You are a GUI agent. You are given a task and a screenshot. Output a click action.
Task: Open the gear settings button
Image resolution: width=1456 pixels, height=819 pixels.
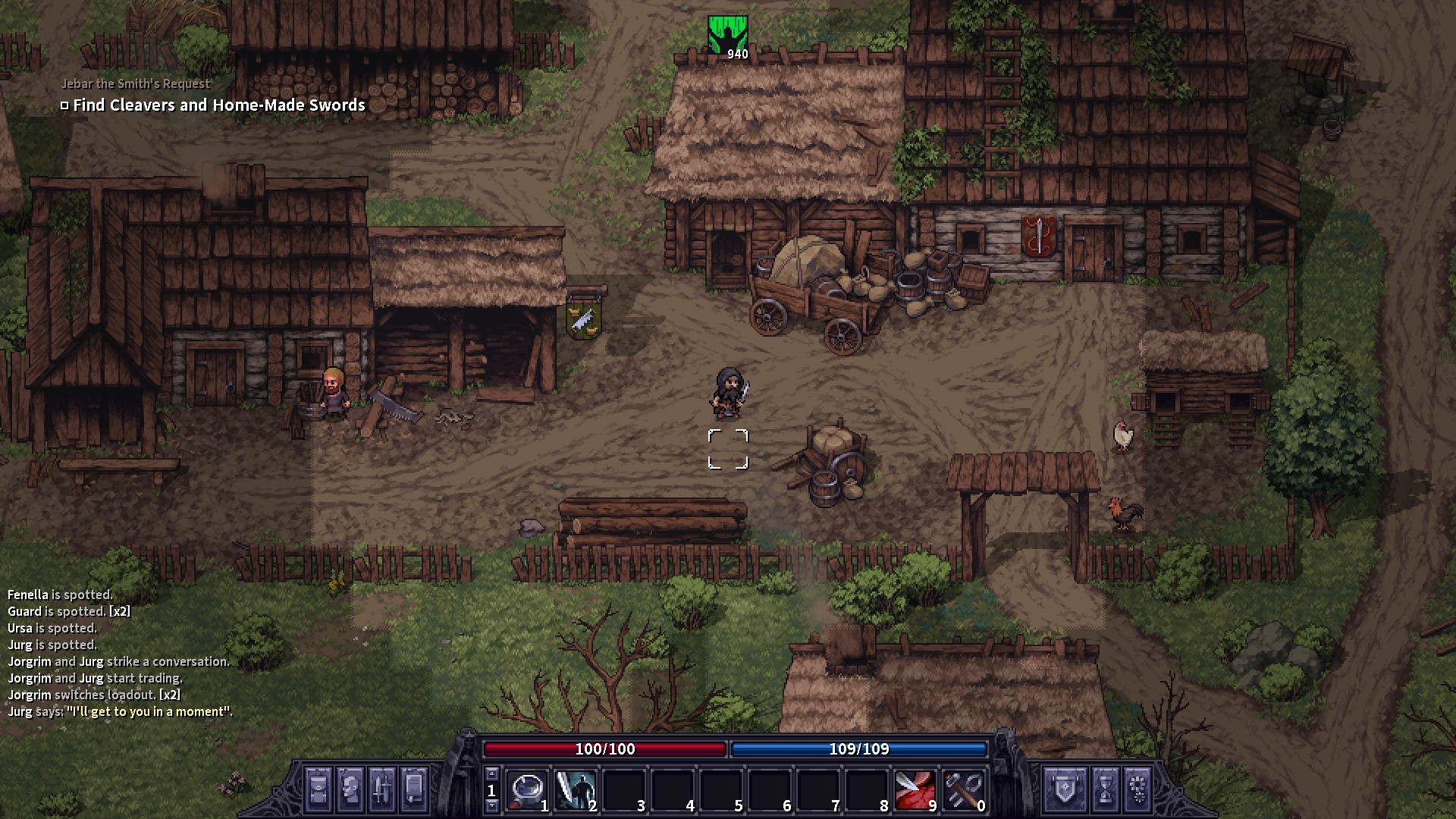tap(1137, 789)
